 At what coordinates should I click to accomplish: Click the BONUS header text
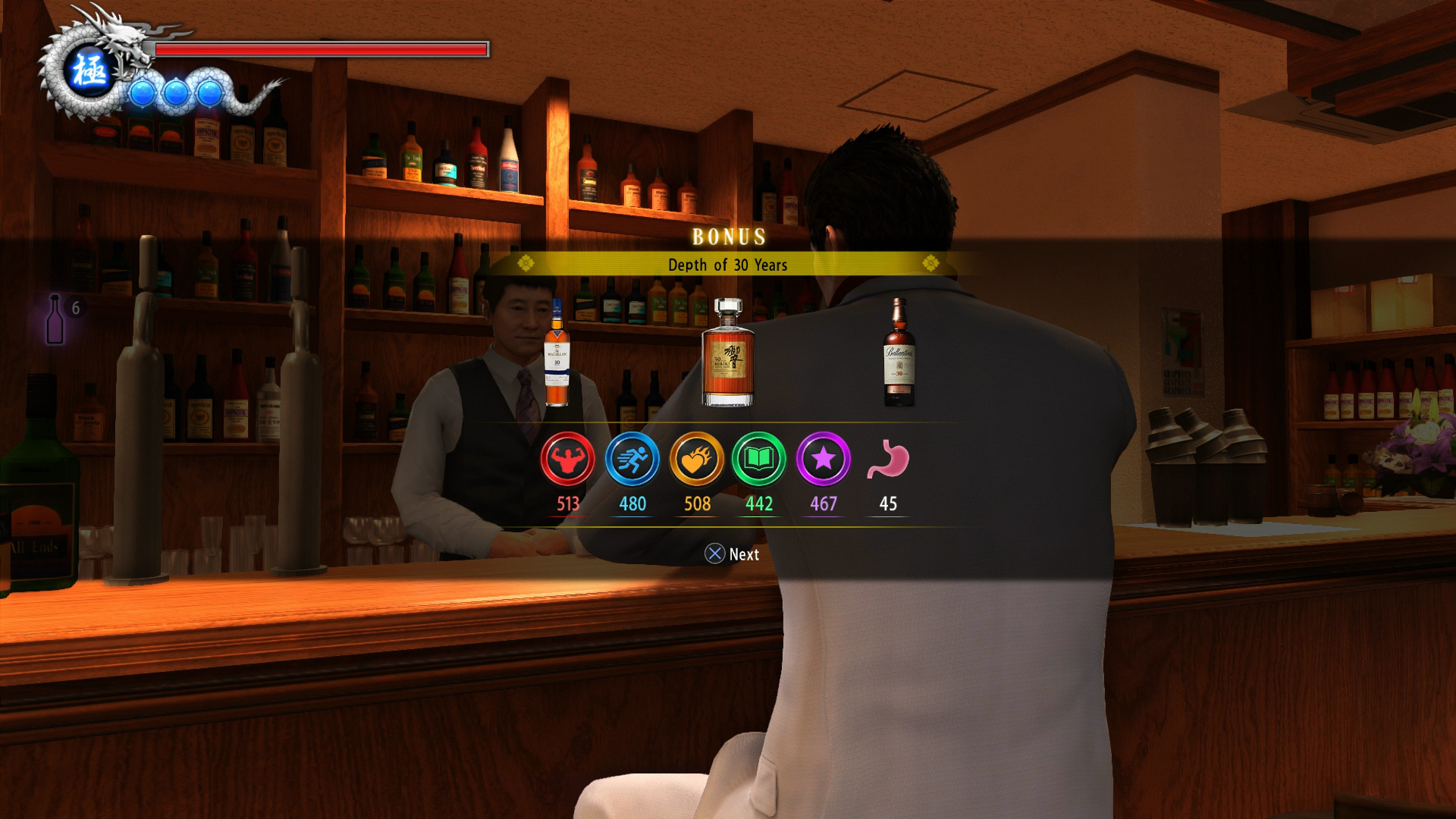(x=728, y=237)
